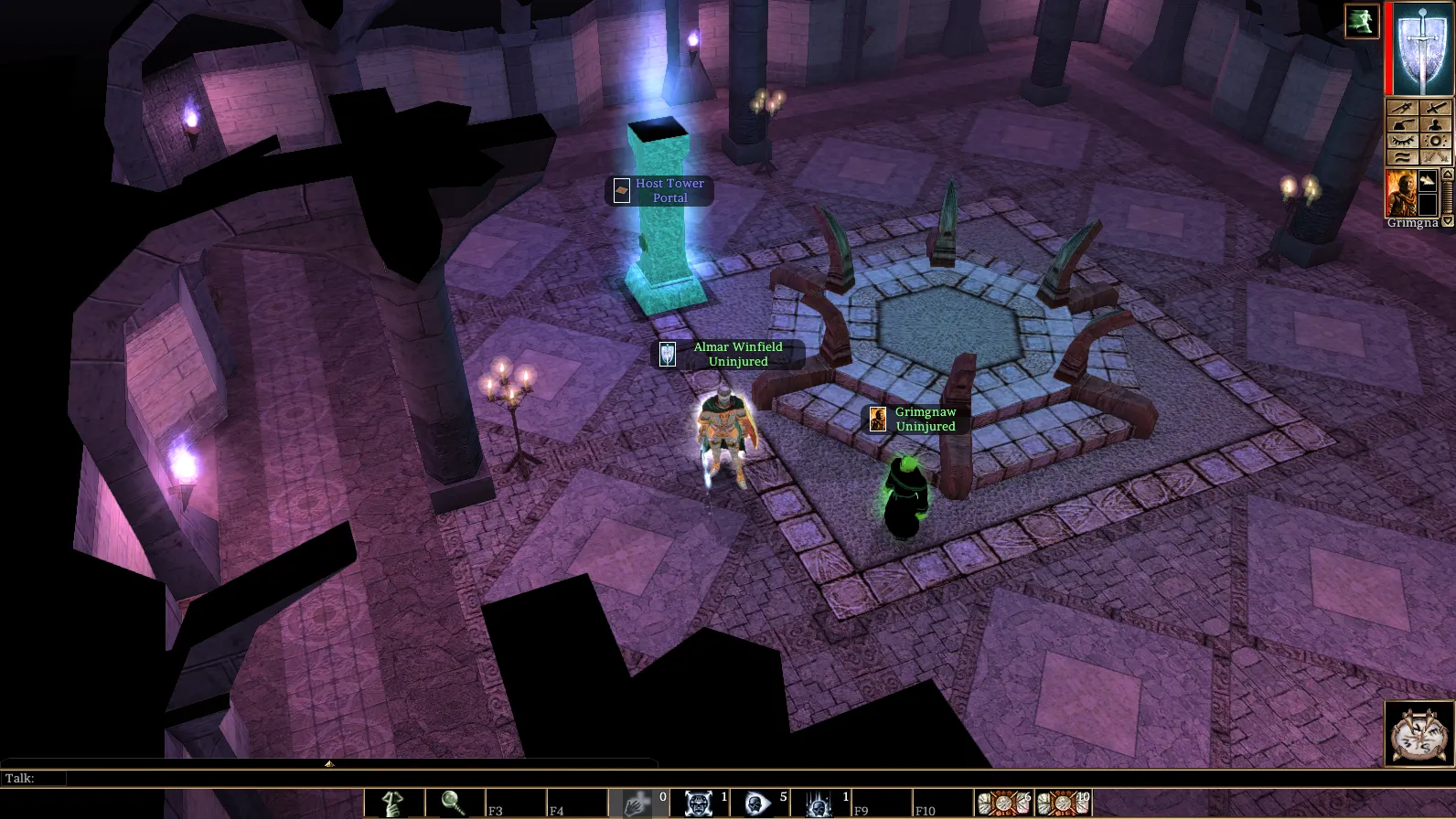The width and height of the screenshot is (1456, 819).
Task: Use the healing kit stack of 10
Action: coord(1062,803)
